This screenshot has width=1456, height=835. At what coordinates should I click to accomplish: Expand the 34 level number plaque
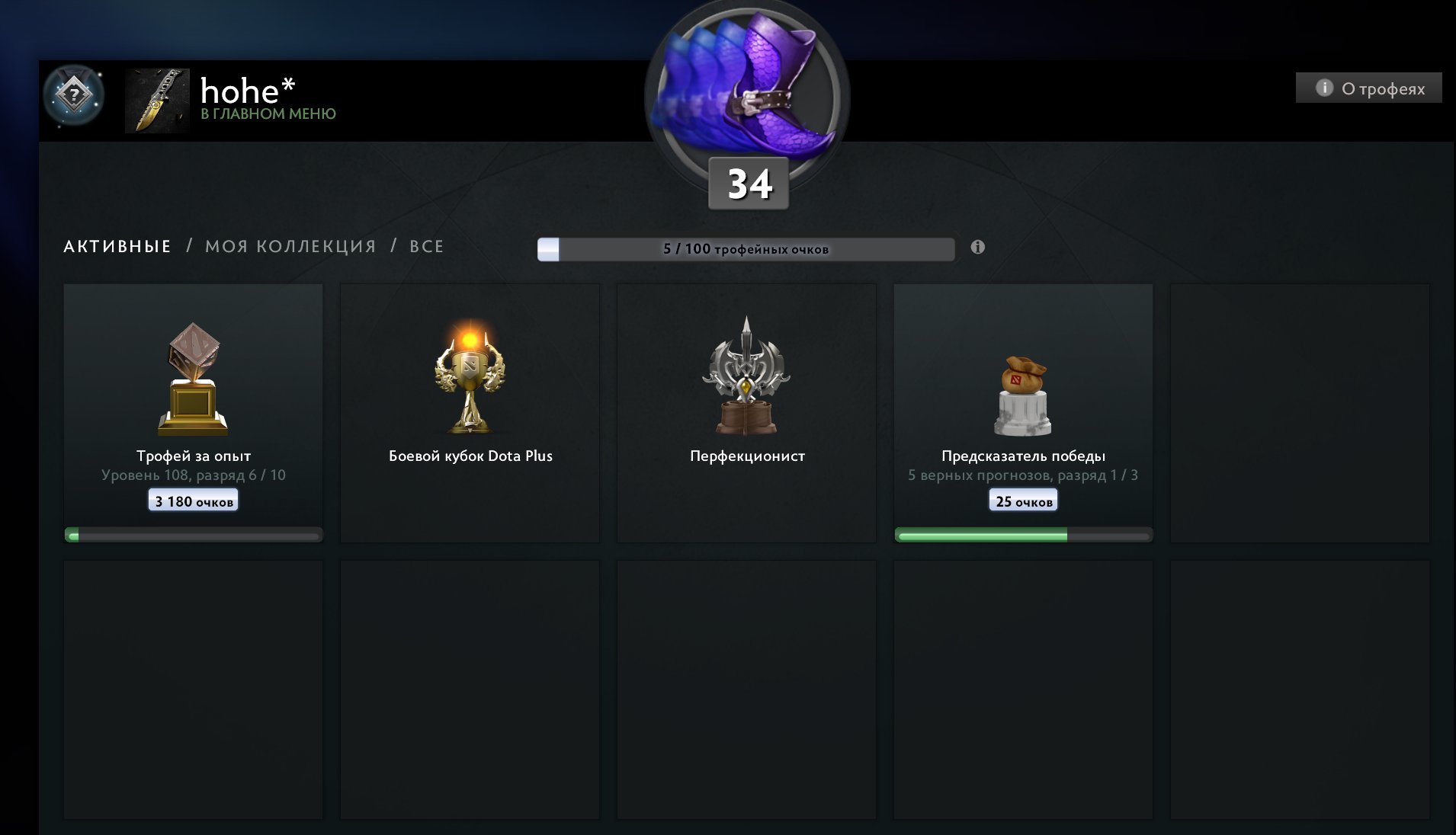click(x=747, y=182)
